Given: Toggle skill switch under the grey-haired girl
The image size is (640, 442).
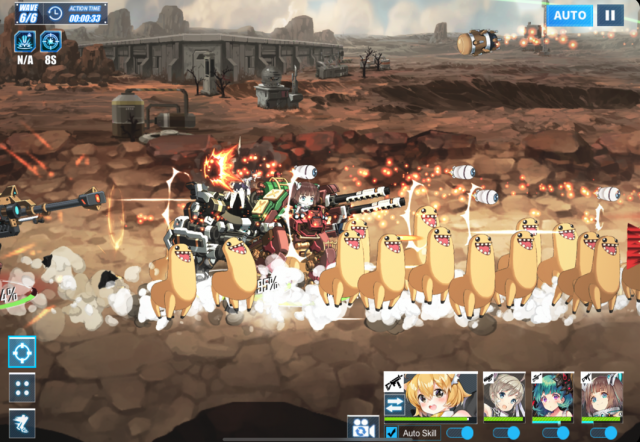Looking at the screenshot, I should (x=508, y=433).
